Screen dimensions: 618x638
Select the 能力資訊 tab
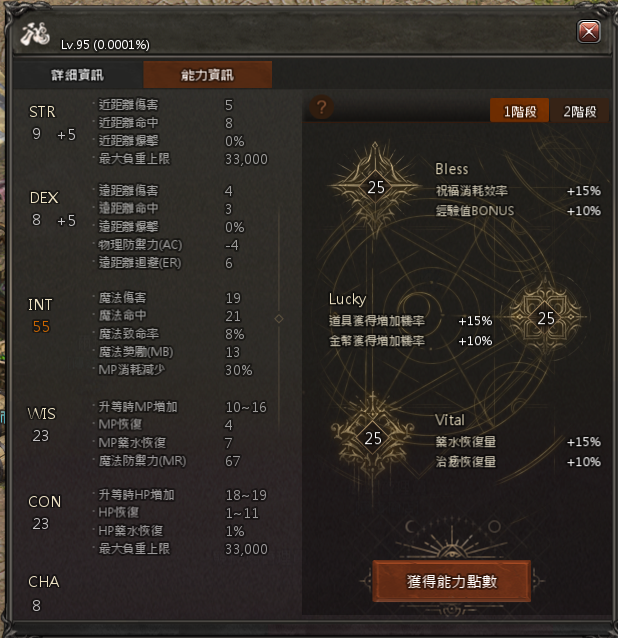pyautogui.click(x=207, y=75)
